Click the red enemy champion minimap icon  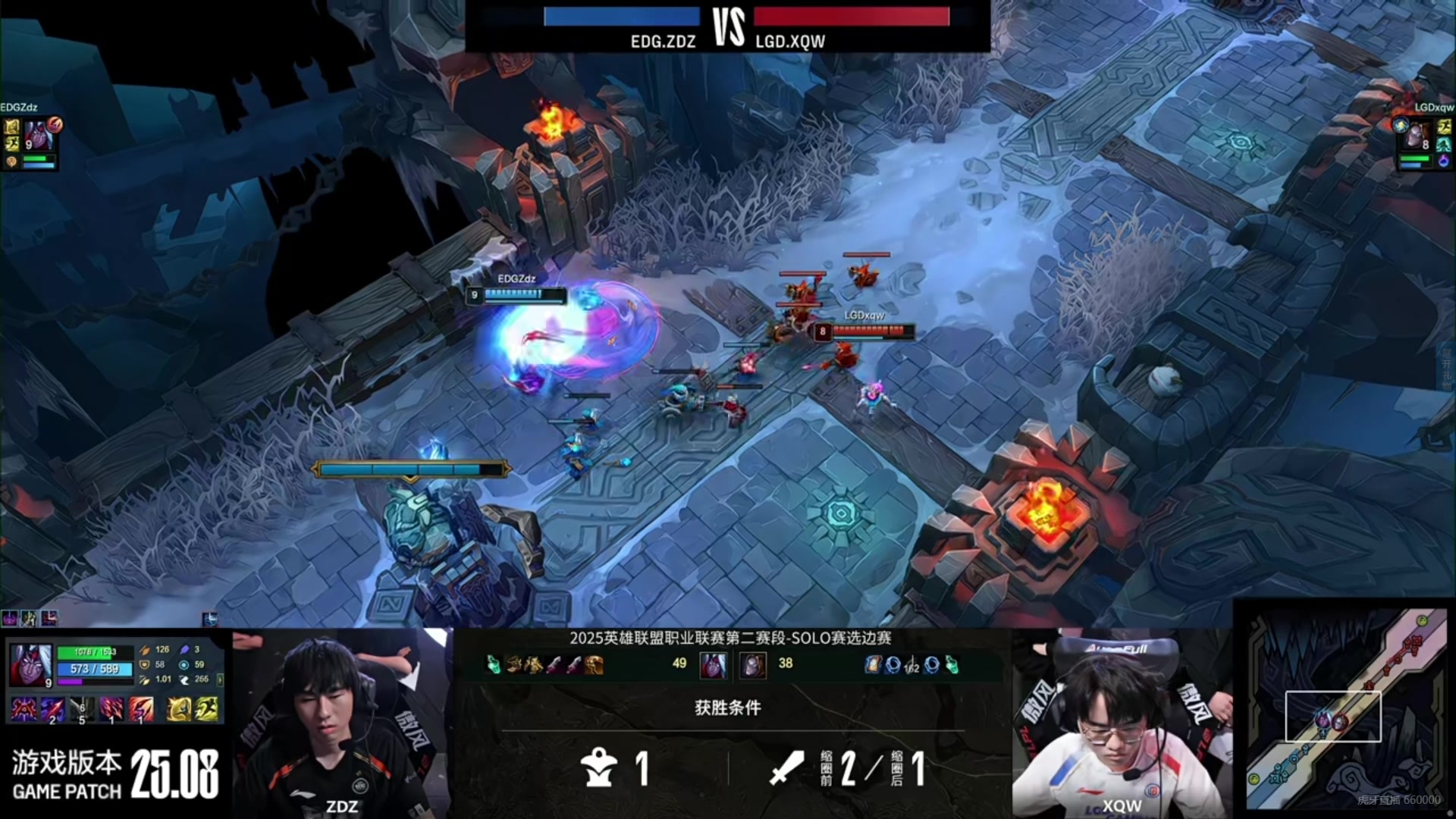[x=1340, y=723]
